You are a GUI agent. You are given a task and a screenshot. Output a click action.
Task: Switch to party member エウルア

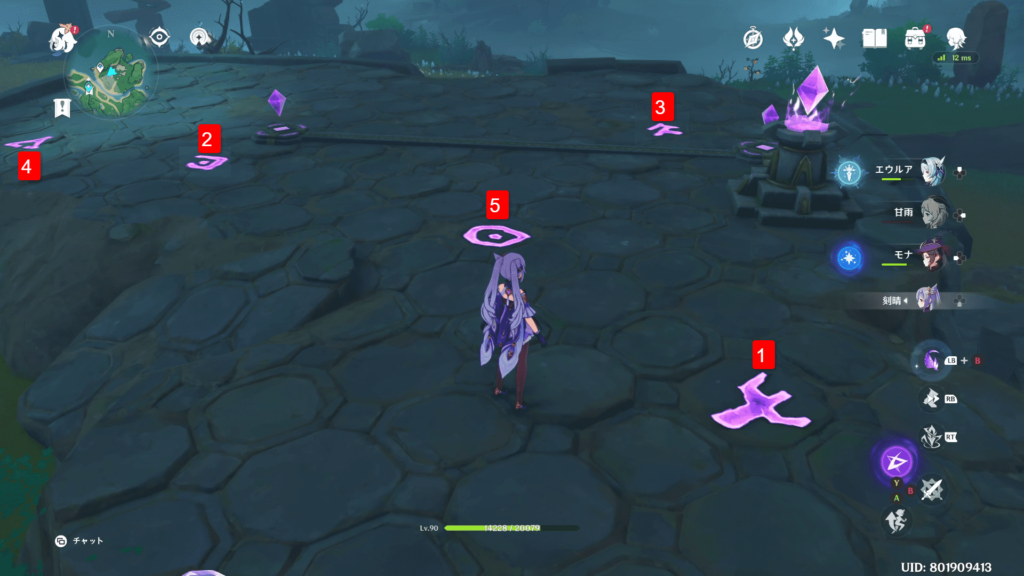[x=932, y=170]
